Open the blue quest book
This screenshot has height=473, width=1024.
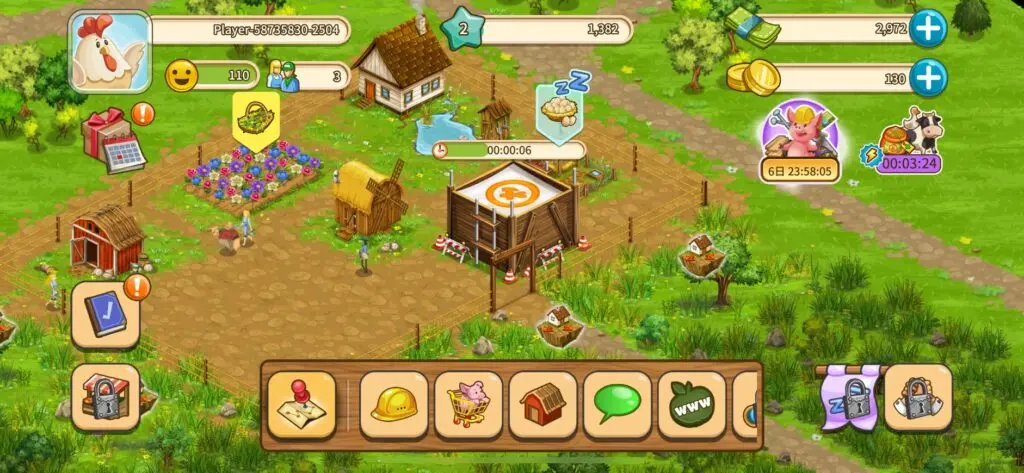[x=105, y=315]
